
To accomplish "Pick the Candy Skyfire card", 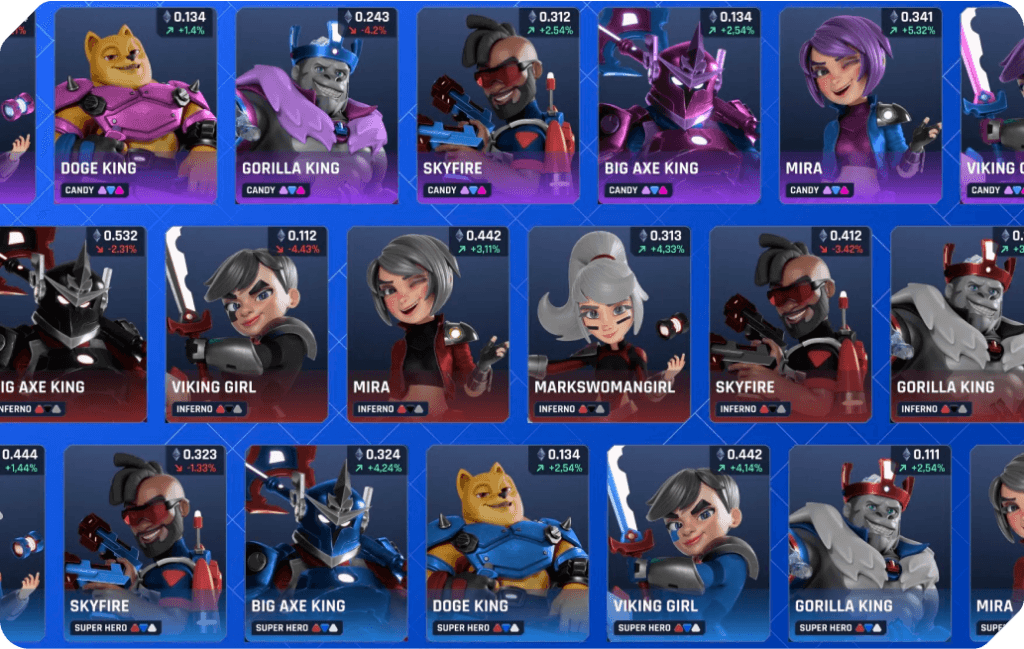I will pyautogui.click(x=498, y=106).
